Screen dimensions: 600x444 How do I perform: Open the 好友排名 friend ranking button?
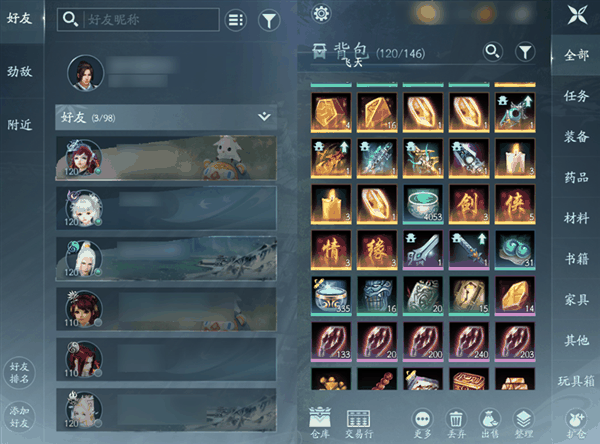click(19, 371)
